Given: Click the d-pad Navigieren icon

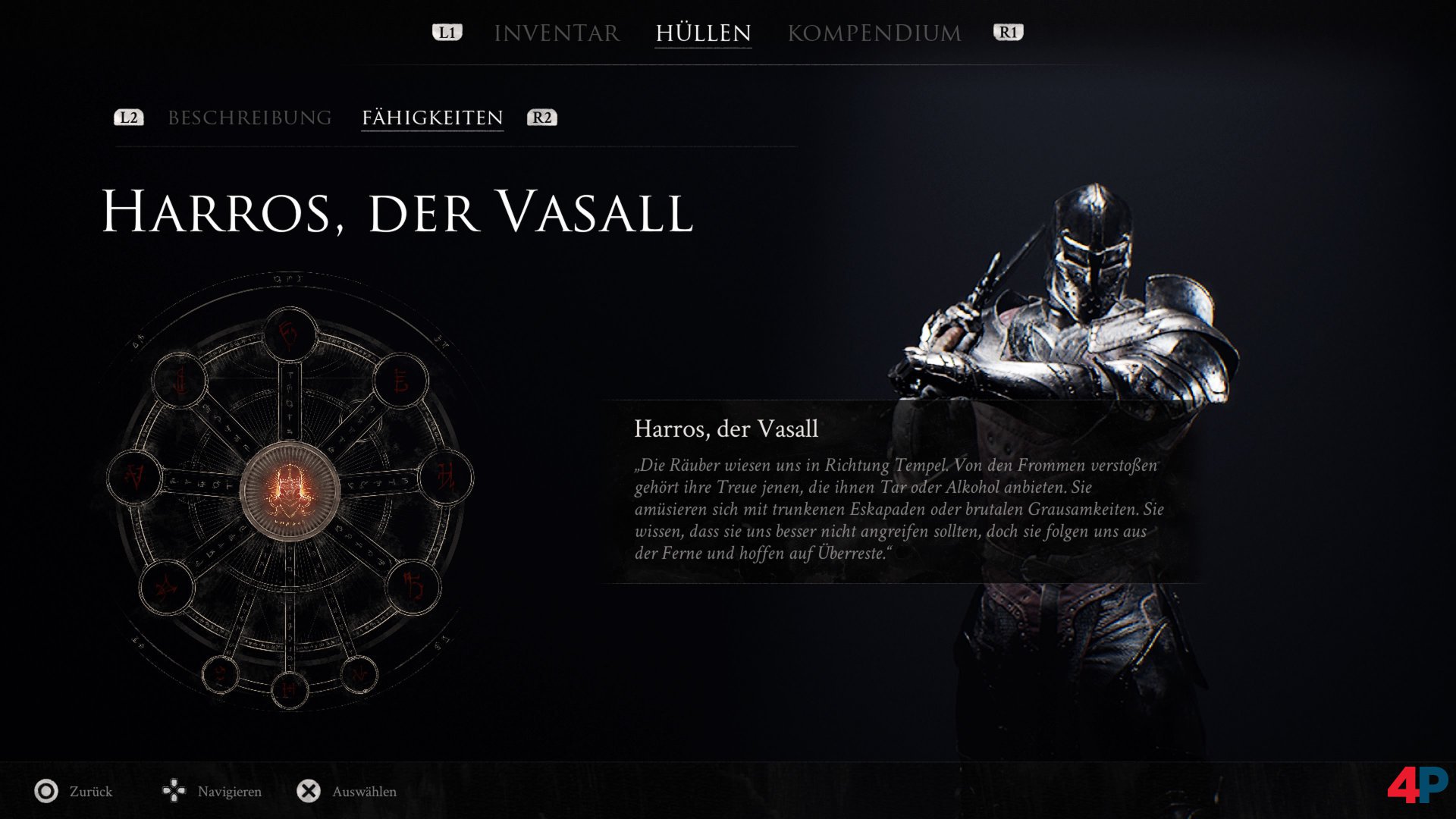Looking at the screenshot, I should pos(175,791).
